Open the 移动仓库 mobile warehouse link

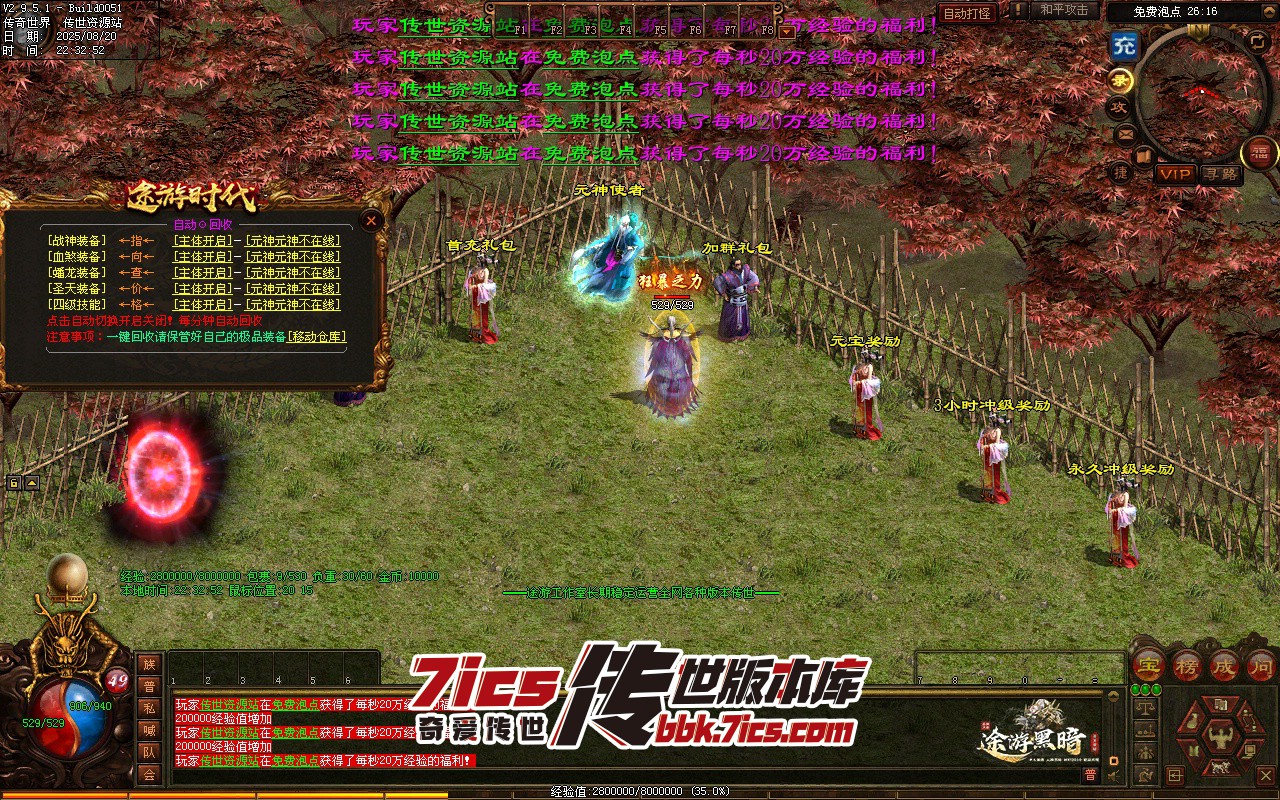[316, 337]
